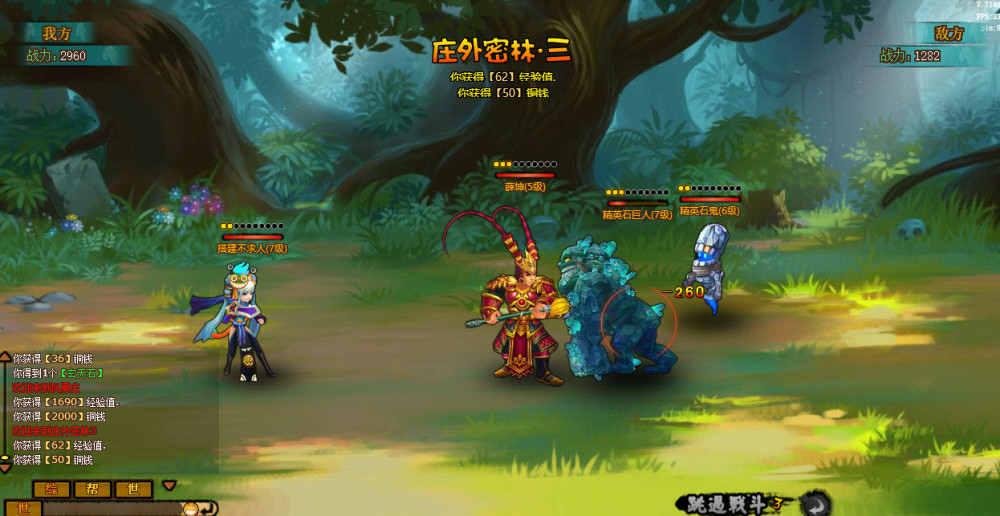Open the 帮 guild chat tab
Viewport: 1000px width, 516px height.
pyautogui.click(x=92, y=489)
